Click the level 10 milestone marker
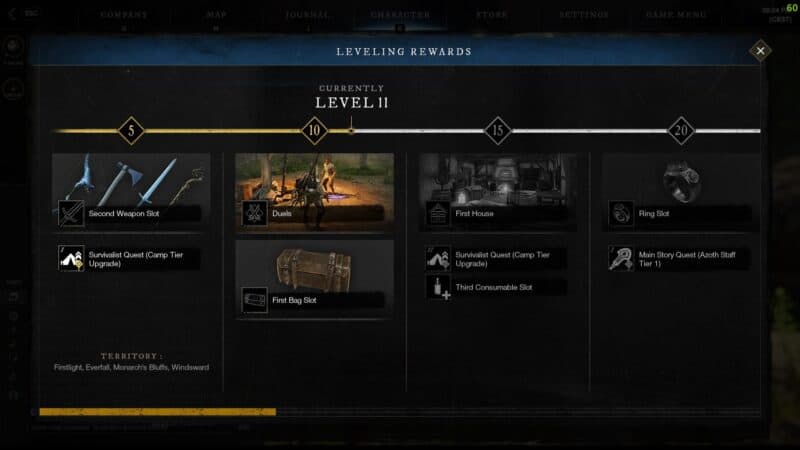The image size is (800, 450). click(315, 130)
